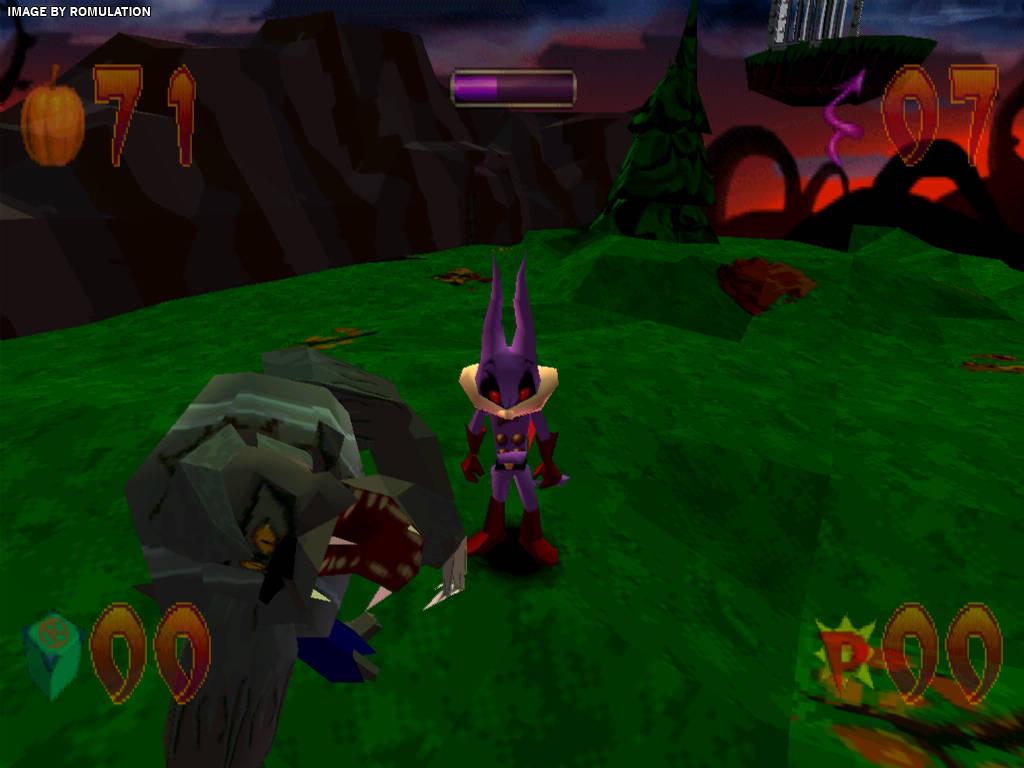Click the green cube collectible icon
Viewport: 1024px width, 768px height.
pyautogui.click(x=52, y=655)
